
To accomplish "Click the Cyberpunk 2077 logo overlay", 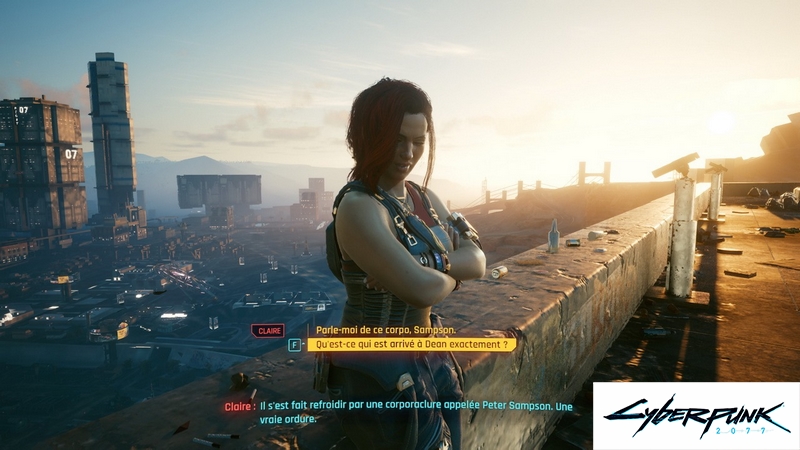I will pos(696,415).
